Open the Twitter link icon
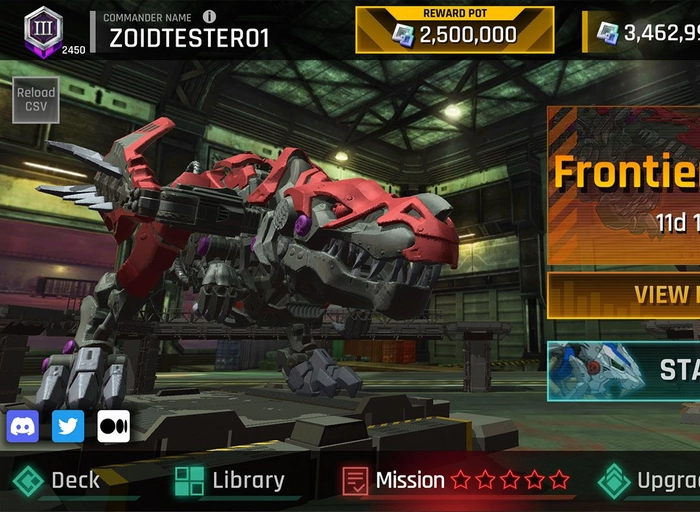This screenshot has width=700, height=512. coord(68,427)
